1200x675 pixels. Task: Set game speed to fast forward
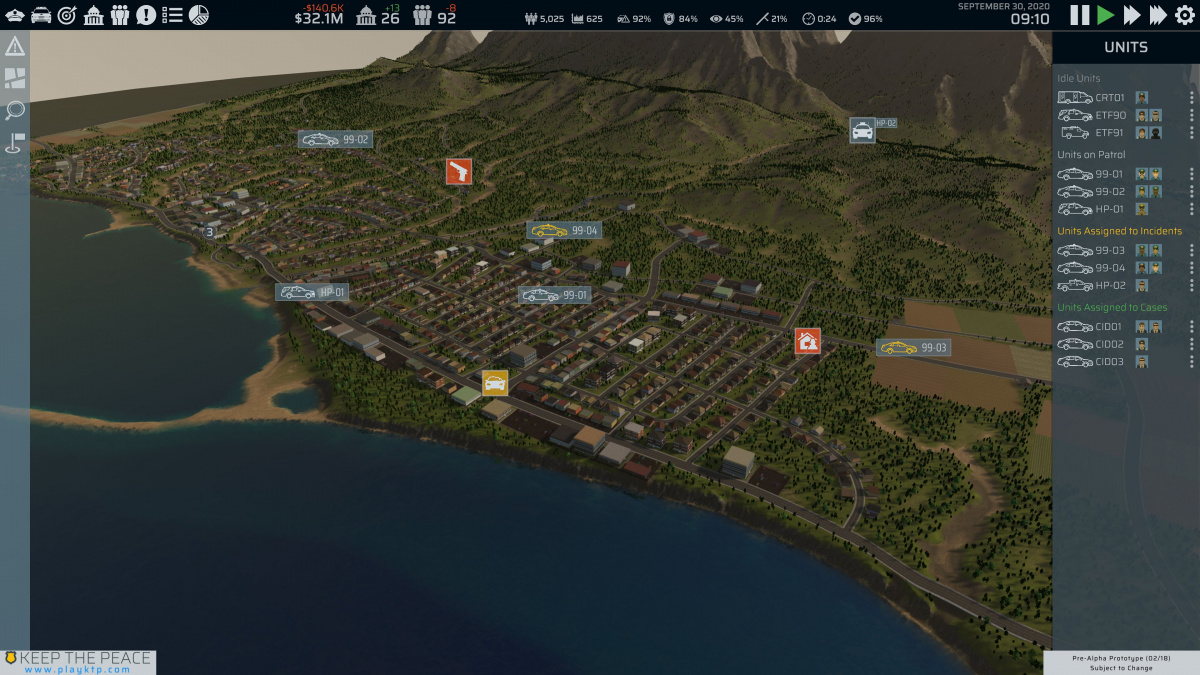click(x=1131, y=15)
